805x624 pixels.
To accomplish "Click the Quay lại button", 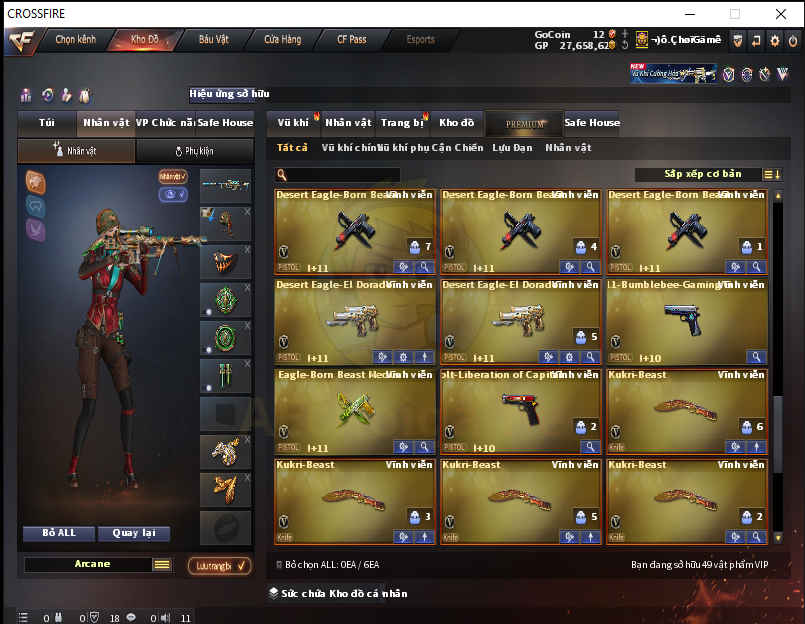I will (134, 533).
